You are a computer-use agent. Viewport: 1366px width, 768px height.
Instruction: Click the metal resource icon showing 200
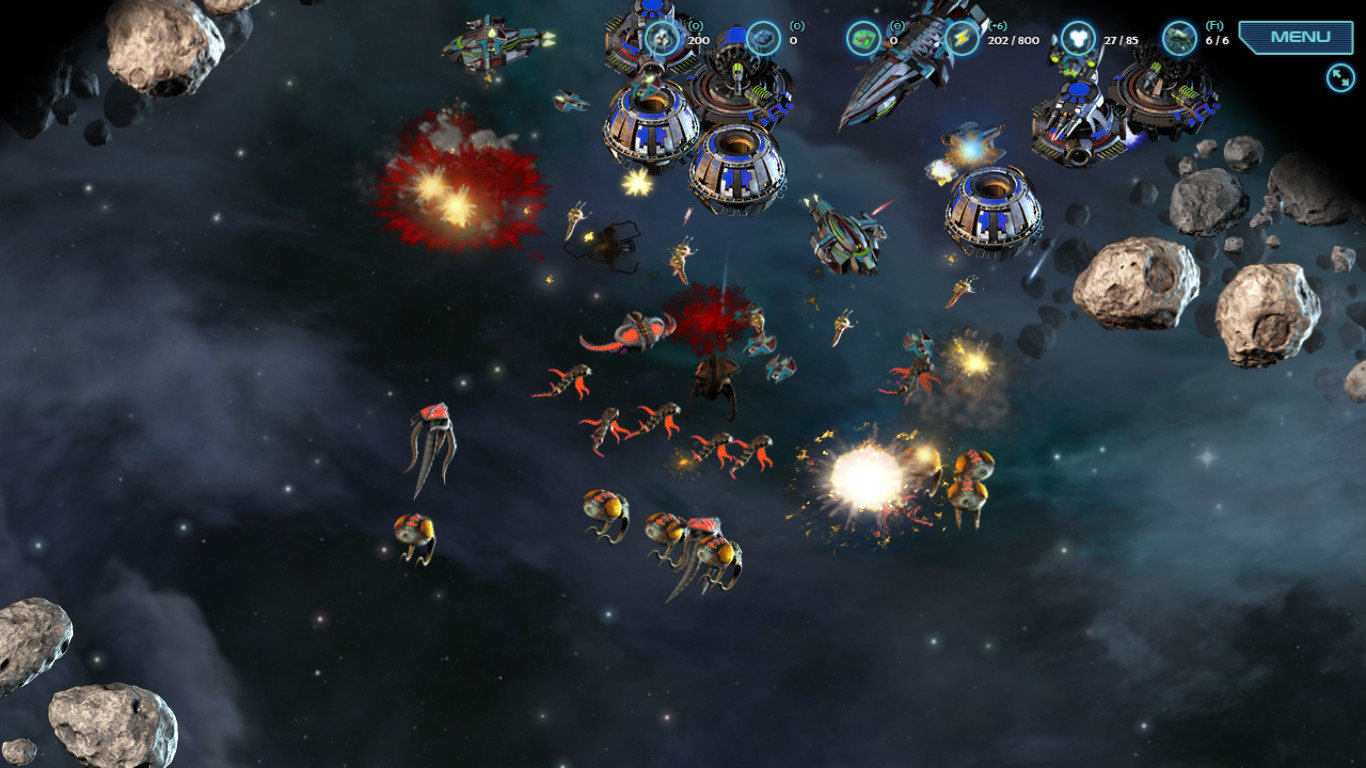pos(660,37)
